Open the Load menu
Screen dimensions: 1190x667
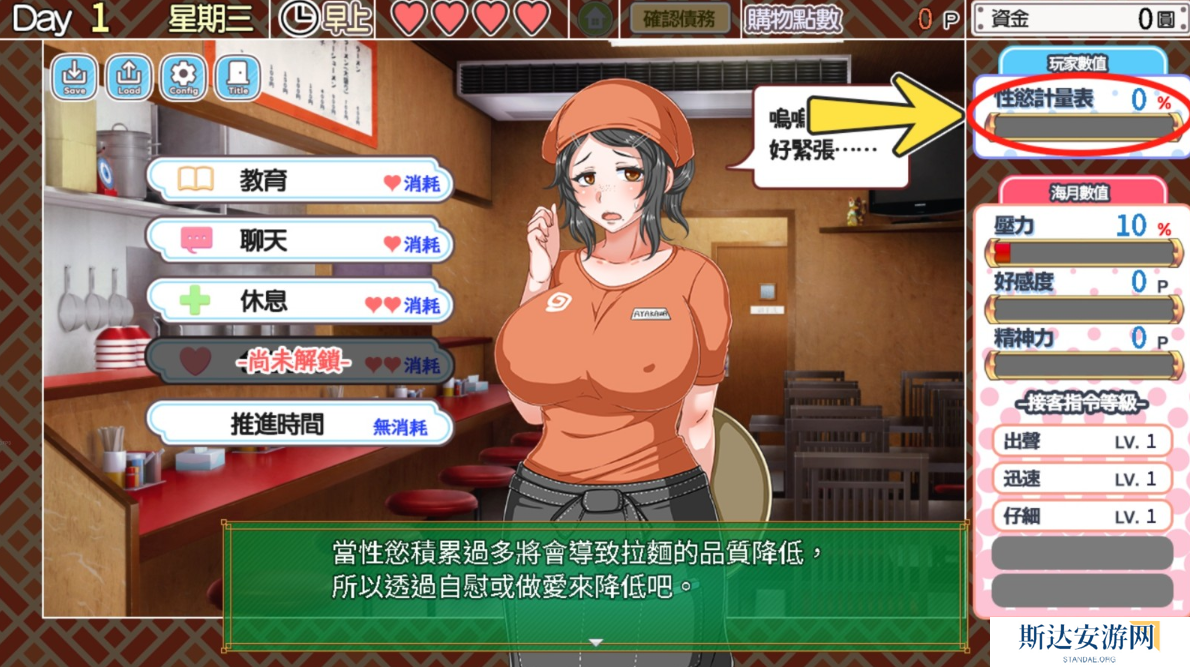pyautogui.click(x=129, y=76)
